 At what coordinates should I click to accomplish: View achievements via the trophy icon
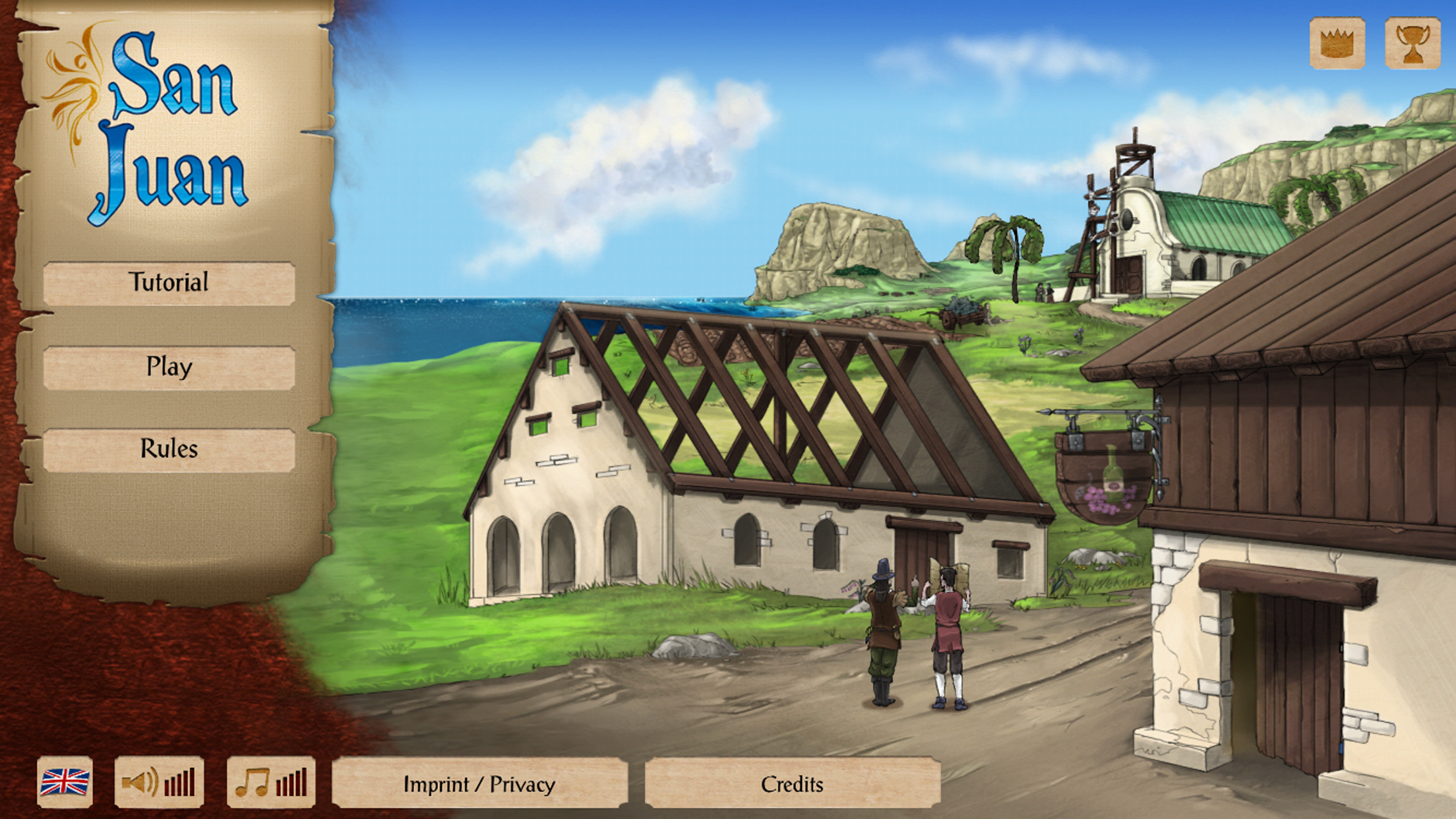[1412, 44]
